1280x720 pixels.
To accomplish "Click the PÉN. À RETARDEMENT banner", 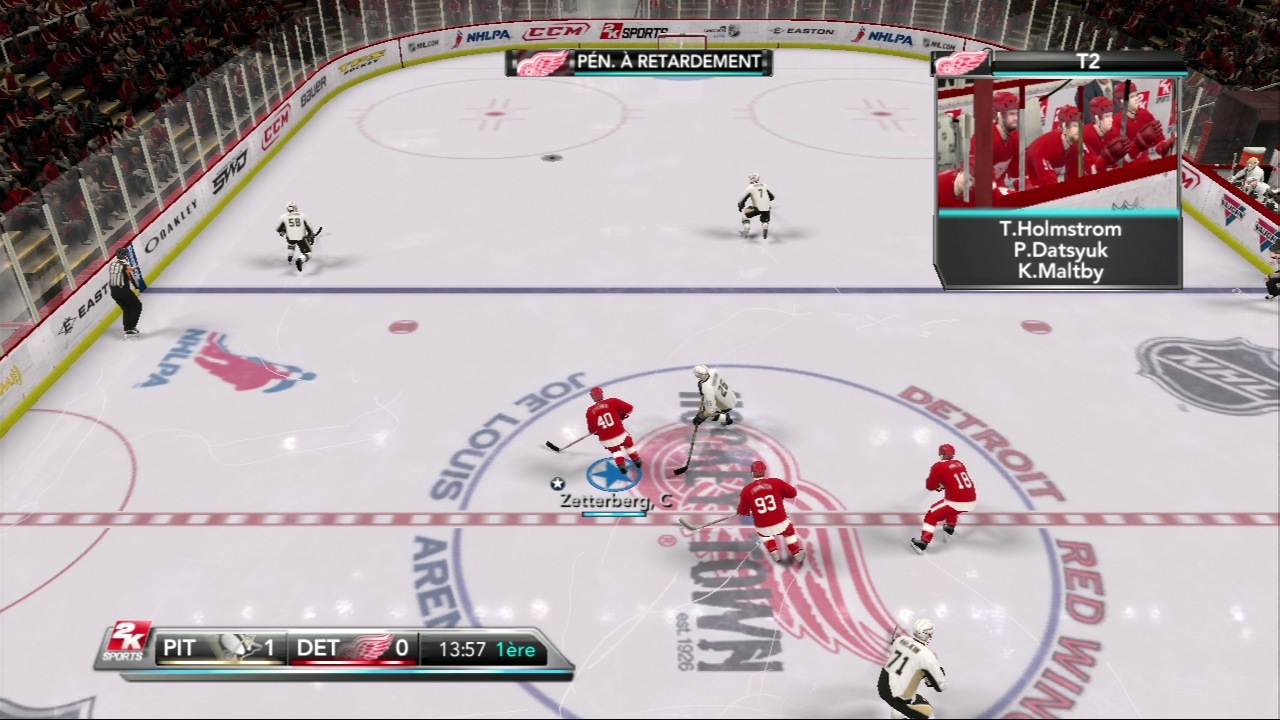I will pyautogui.click(x=667, y=62).
